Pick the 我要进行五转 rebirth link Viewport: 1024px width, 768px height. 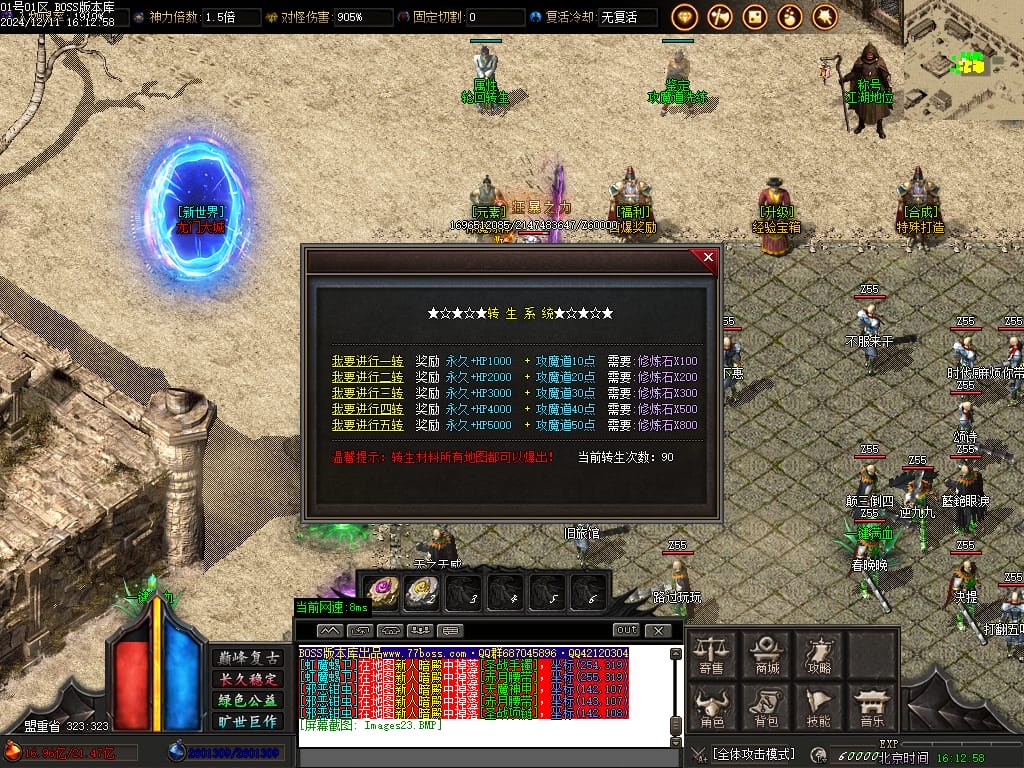point(367,425)
